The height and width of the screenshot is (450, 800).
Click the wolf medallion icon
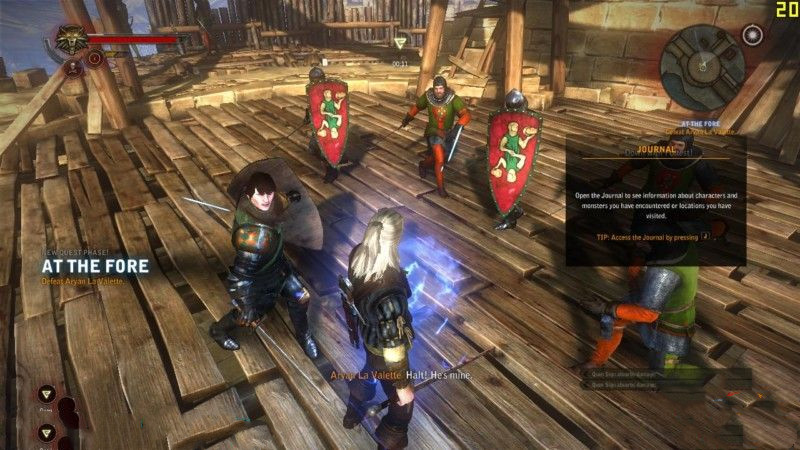[x=69, y=39]
